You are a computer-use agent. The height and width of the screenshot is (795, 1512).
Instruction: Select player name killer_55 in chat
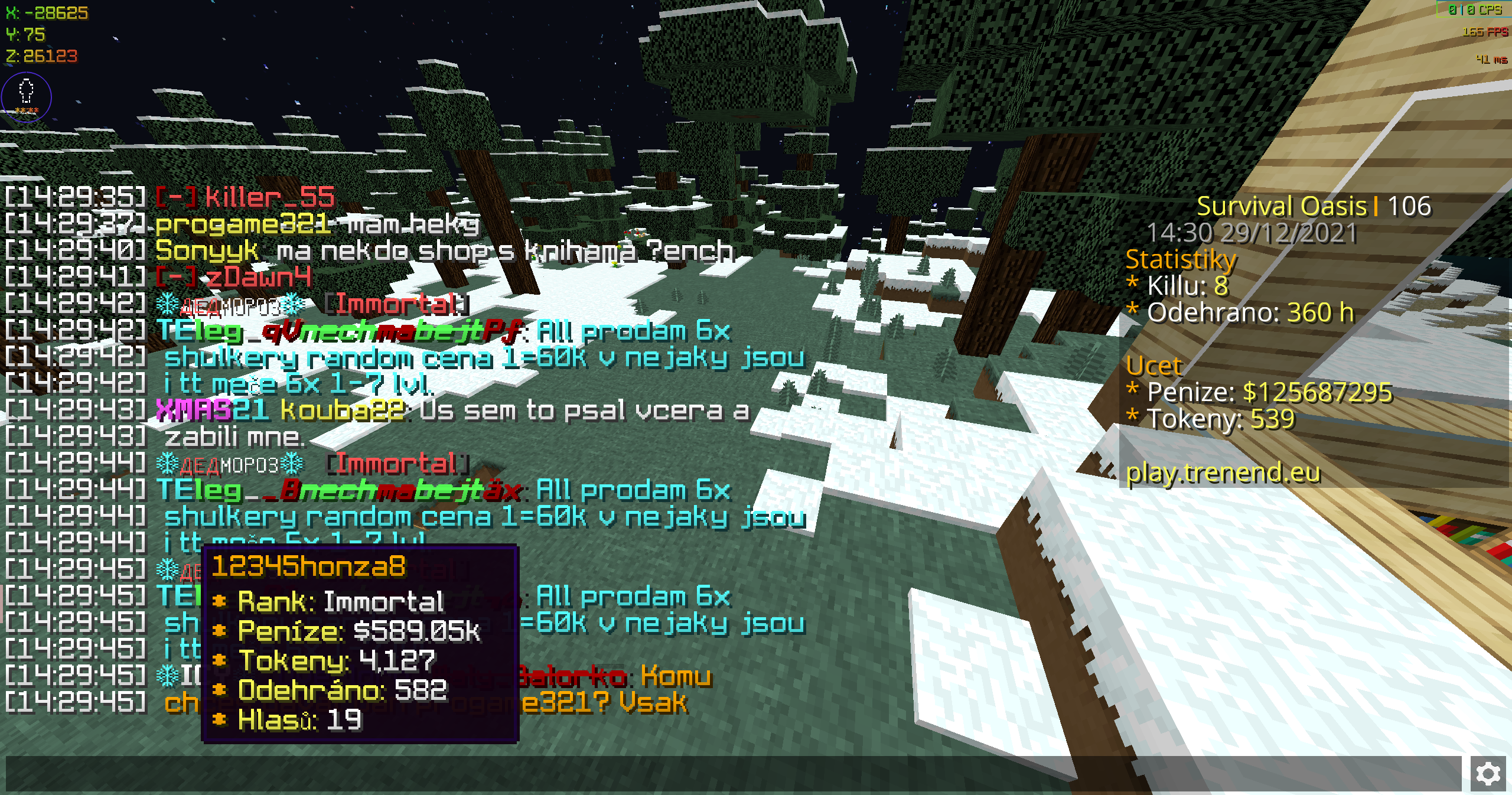(x=270, y=197)
